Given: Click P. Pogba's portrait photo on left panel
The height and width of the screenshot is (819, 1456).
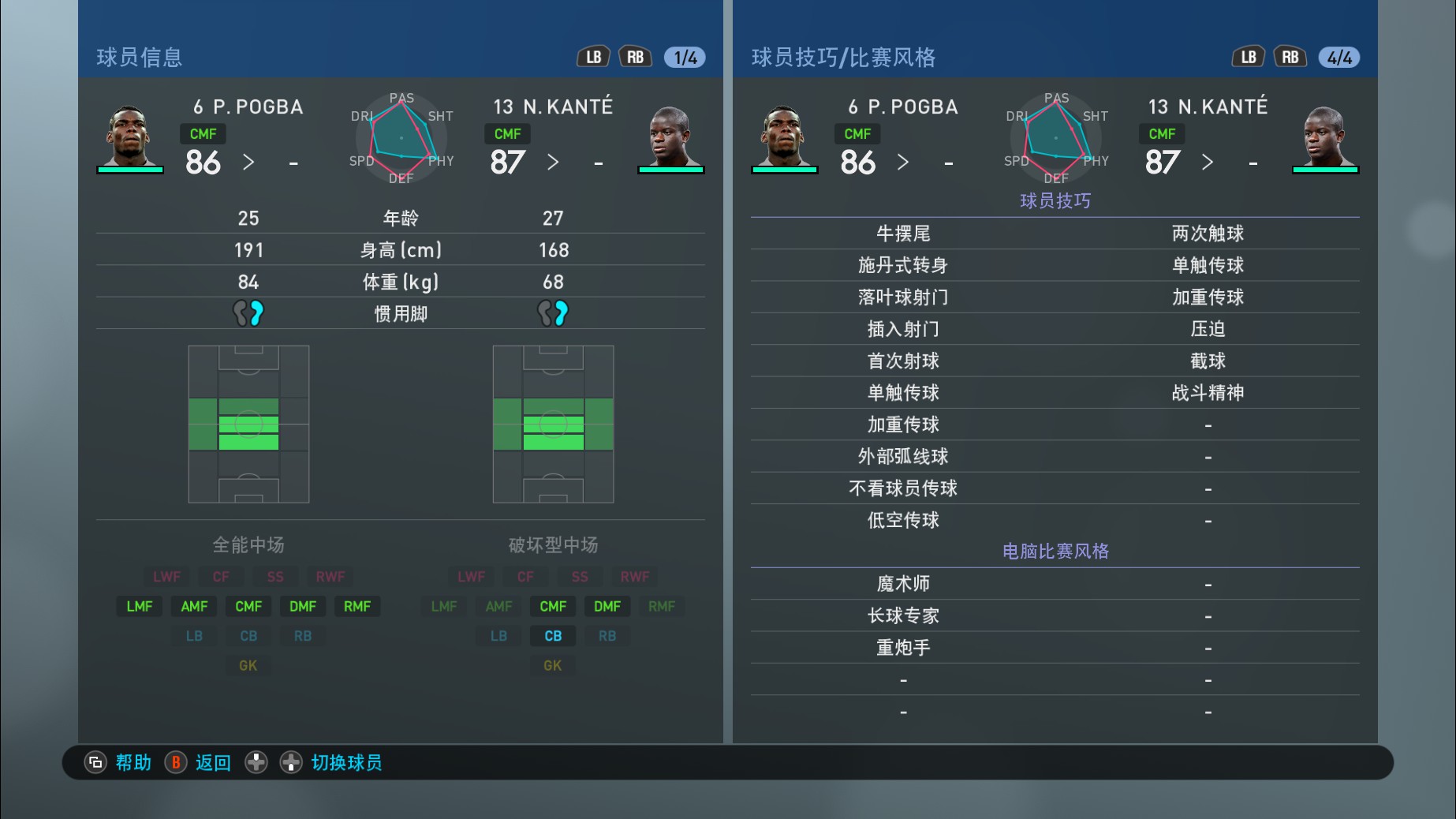Looking at the screenshot, I should pos(131,130).
